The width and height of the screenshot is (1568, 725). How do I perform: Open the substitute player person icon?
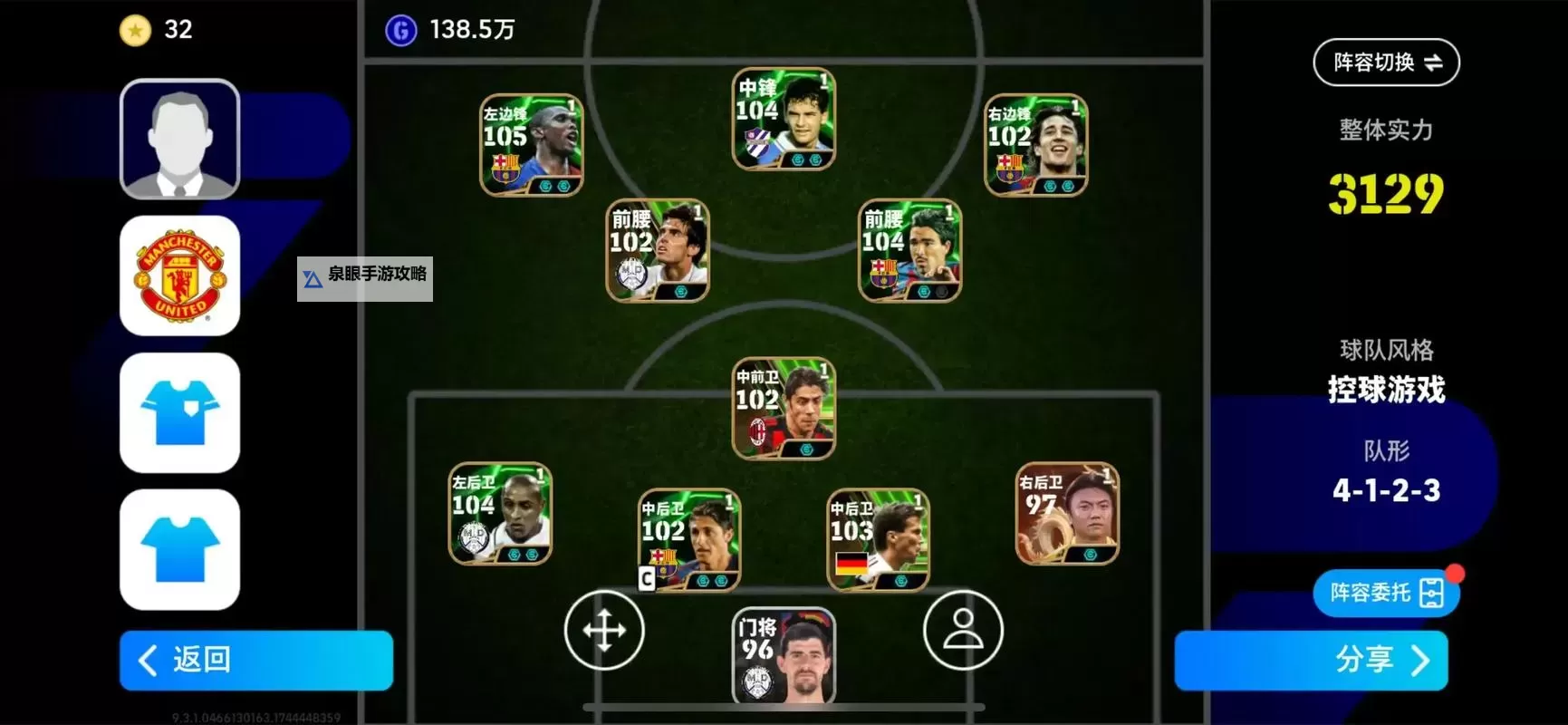coord(963,631)
